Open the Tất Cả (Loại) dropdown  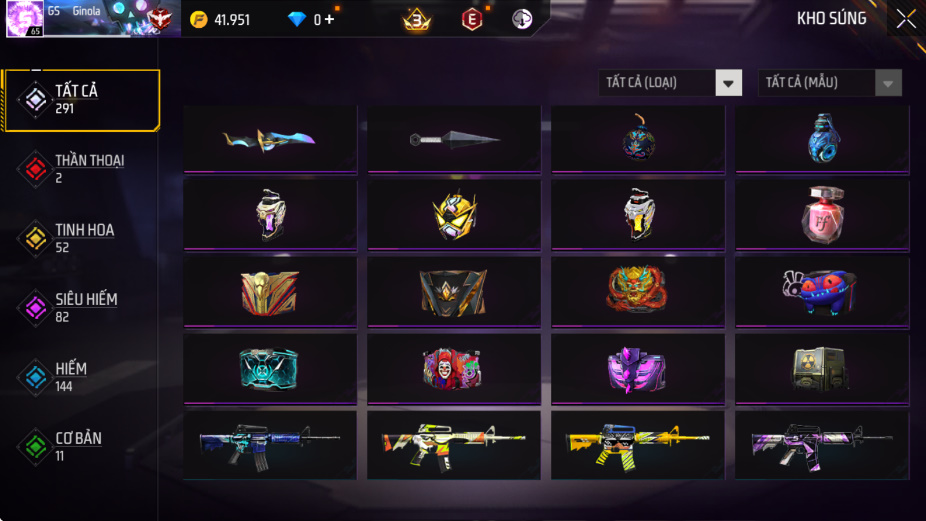coord(671,83)
